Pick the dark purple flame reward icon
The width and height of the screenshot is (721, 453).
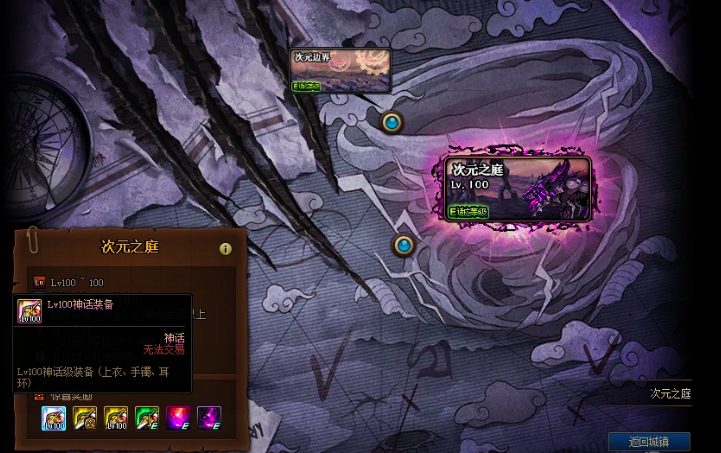coord(209,418)
